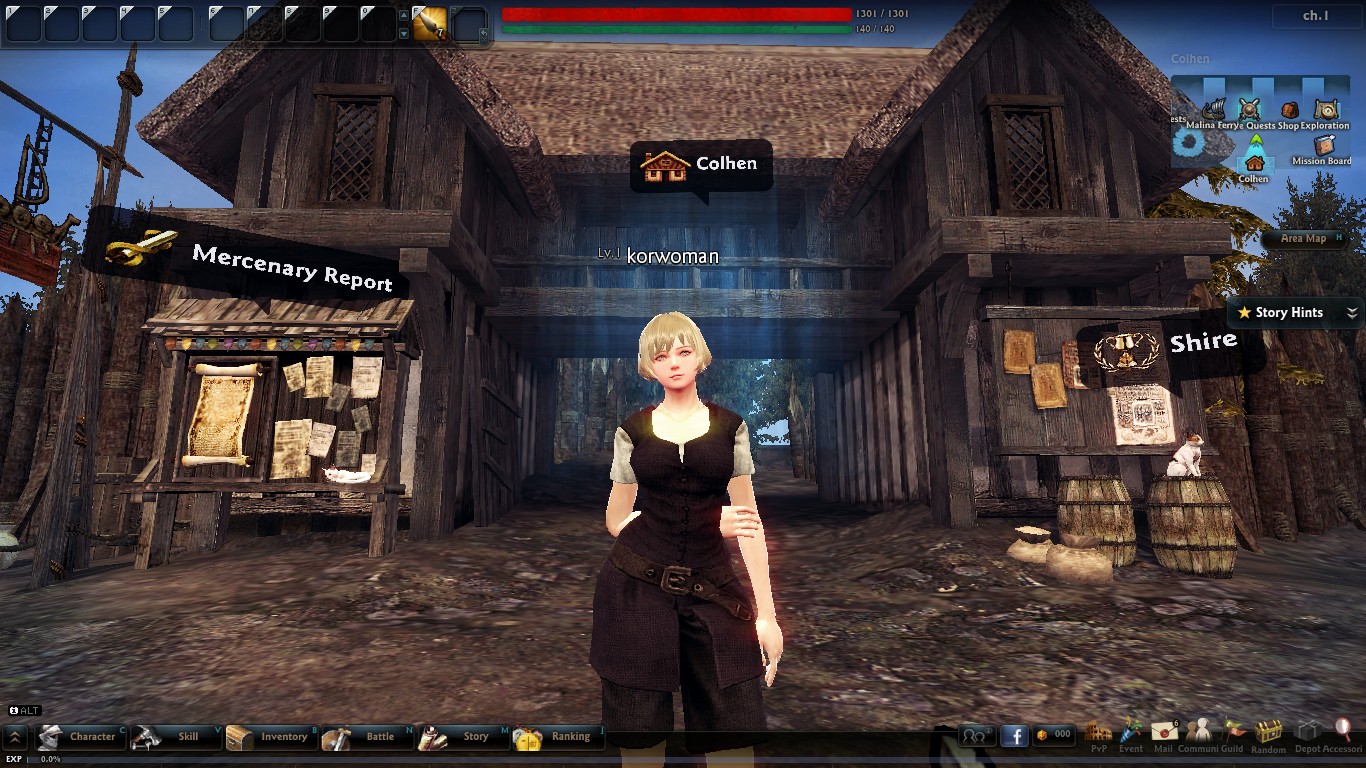Check the Event party popper icon
This screenshot has width=1366, height=768.
1131,733
